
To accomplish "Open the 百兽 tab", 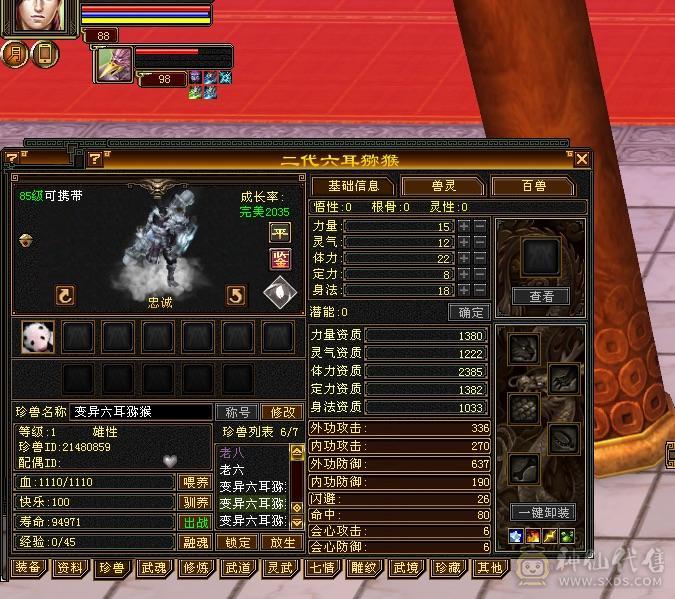I will pyautogui.click(x=533, y=186).
